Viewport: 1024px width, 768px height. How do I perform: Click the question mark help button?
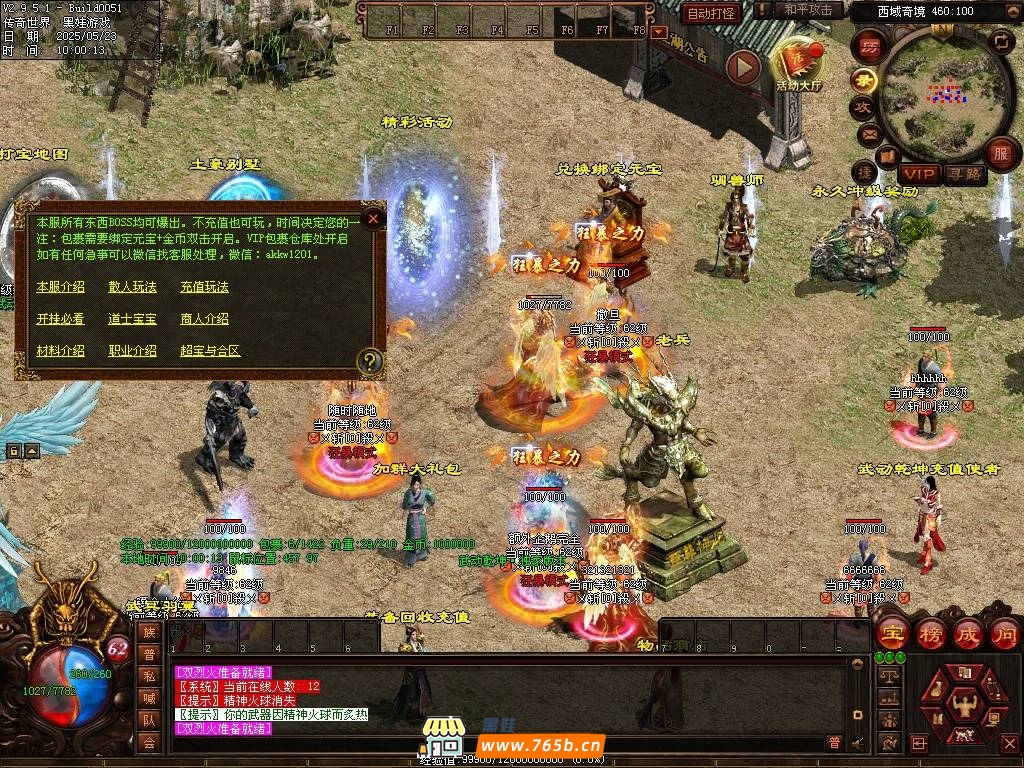(371, 360)
